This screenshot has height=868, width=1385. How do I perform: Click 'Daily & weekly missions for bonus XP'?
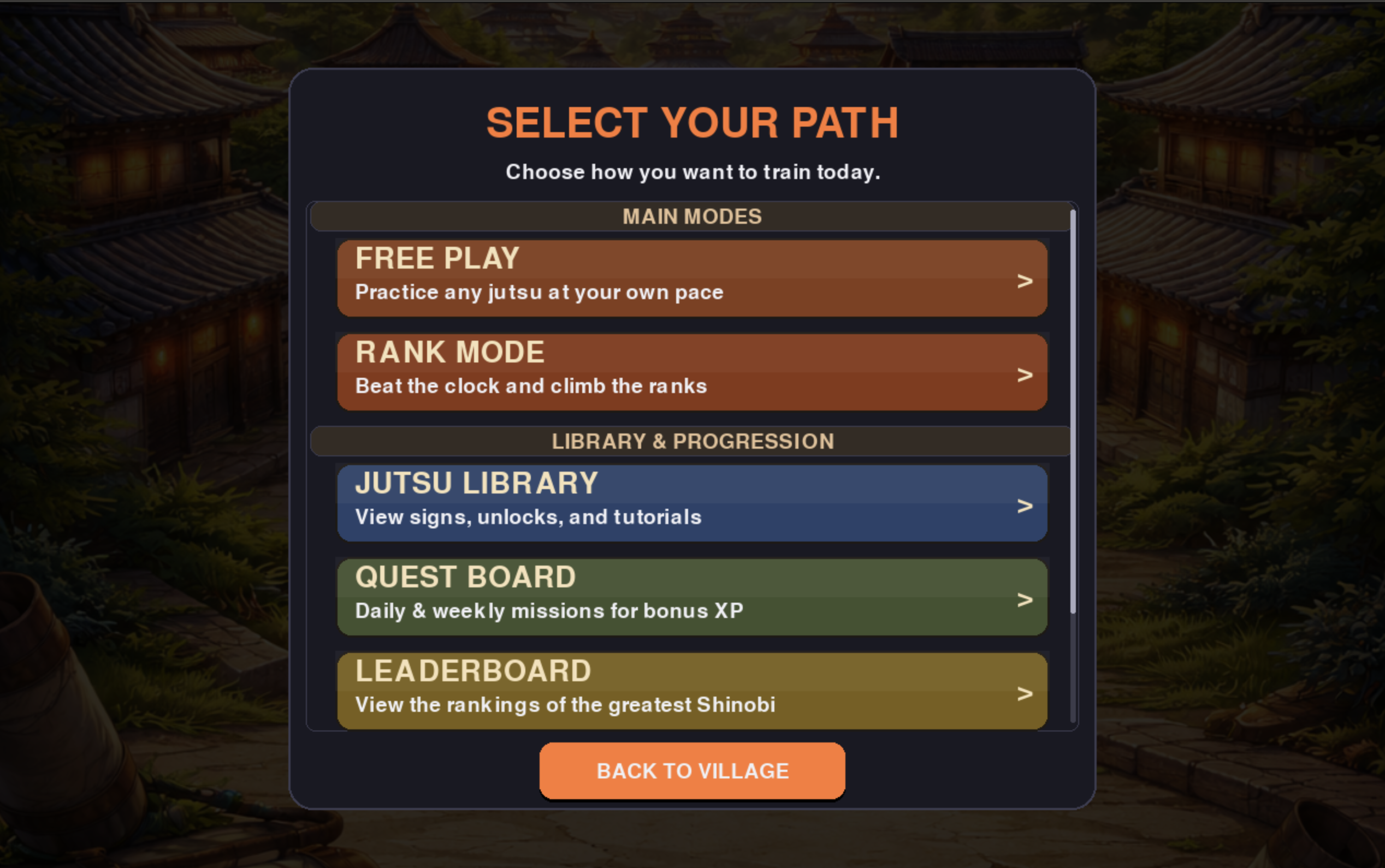(549, 611)
